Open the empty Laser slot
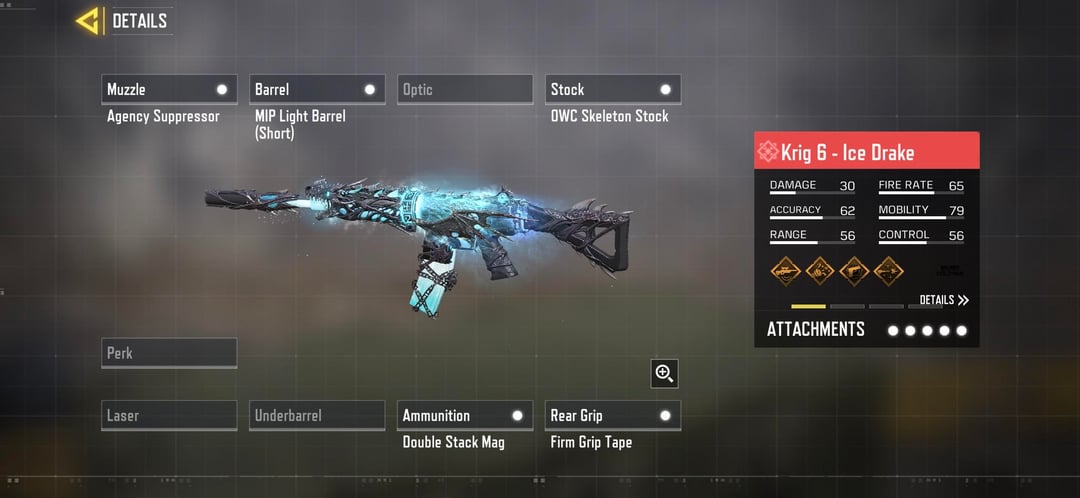The image size is (1080, 498). click(169, 415)
